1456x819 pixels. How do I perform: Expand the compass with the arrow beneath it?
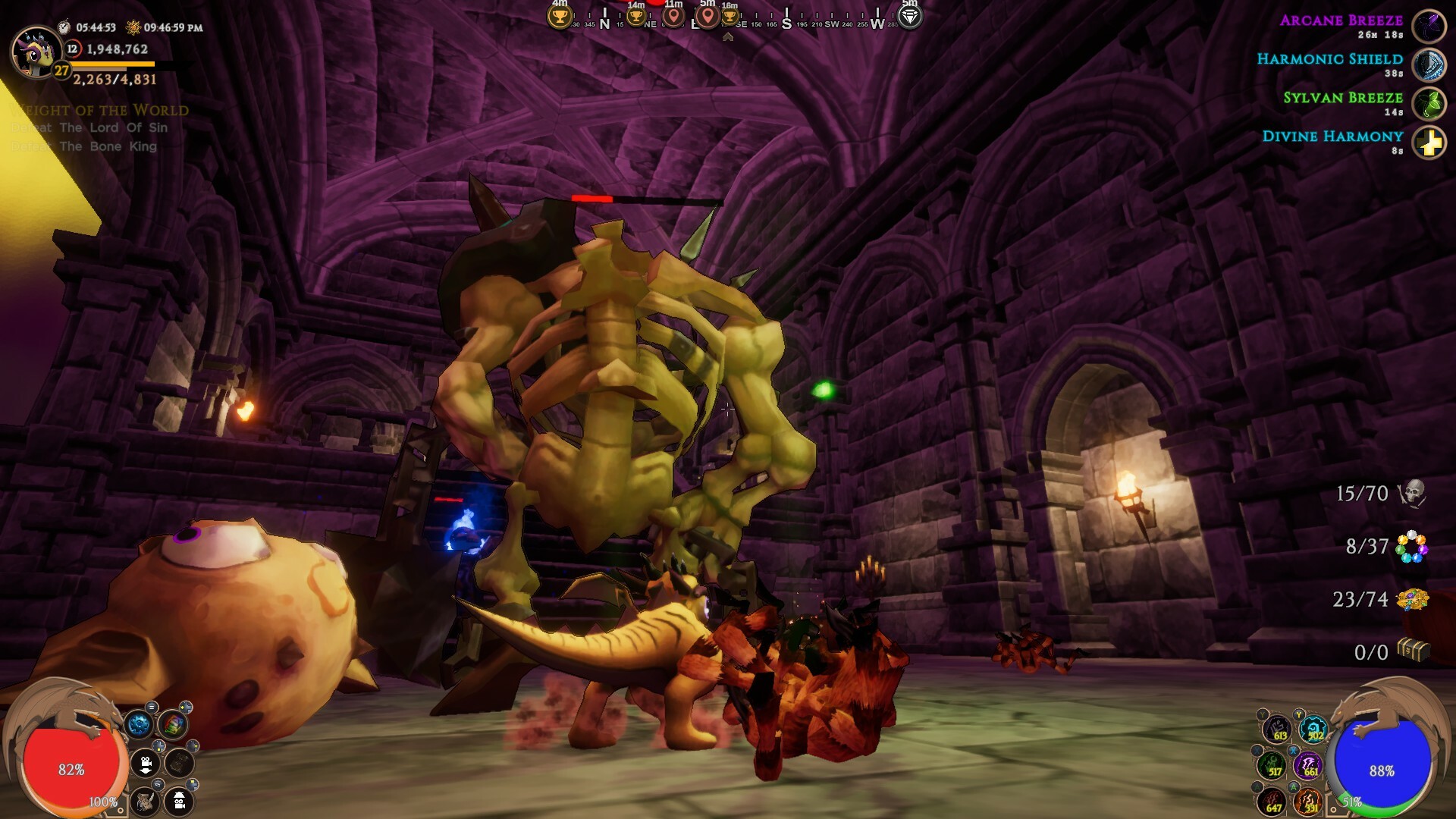(728, 36)
